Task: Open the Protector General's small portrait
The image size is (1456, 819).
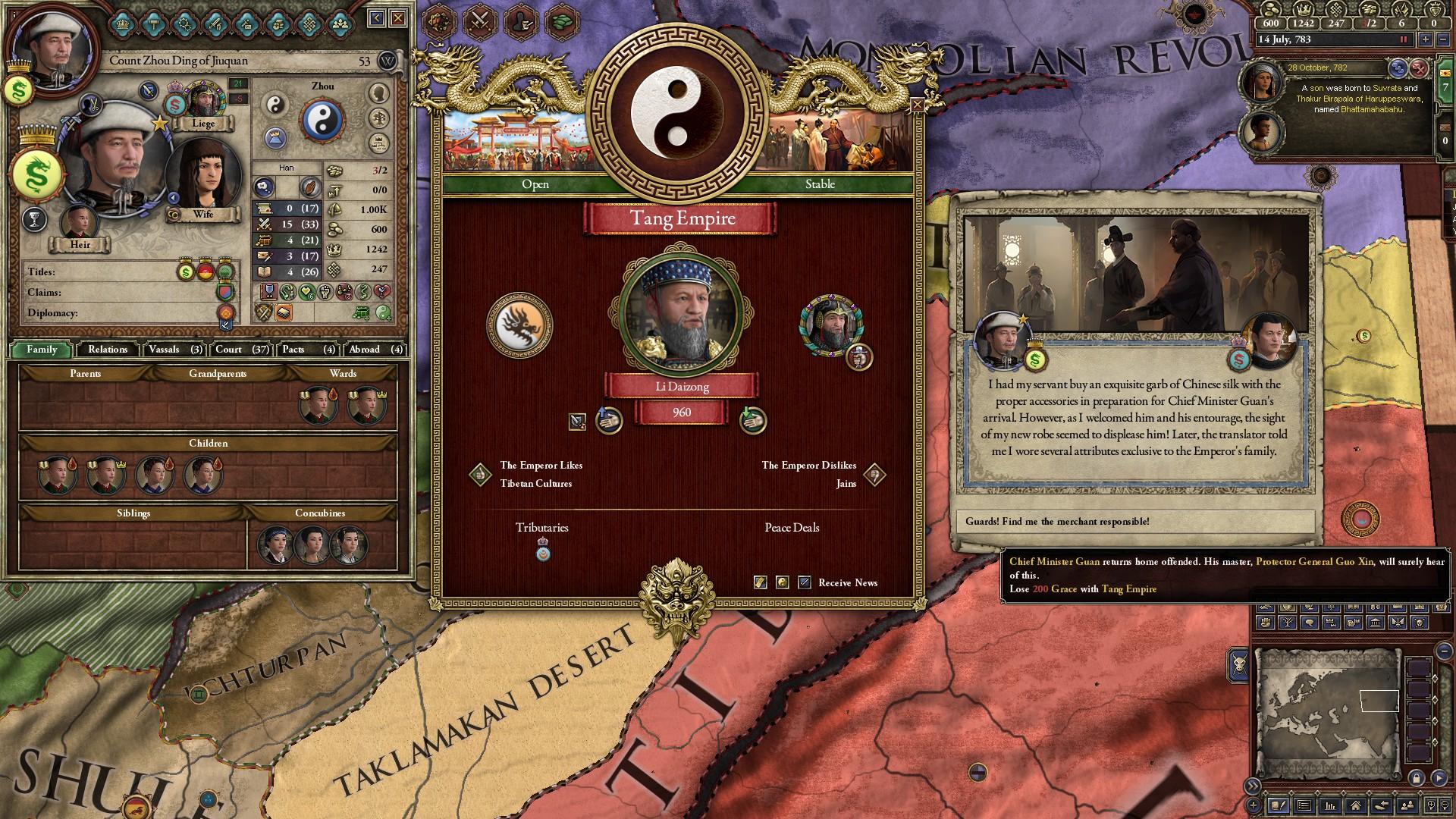Action: click(830, 325)
